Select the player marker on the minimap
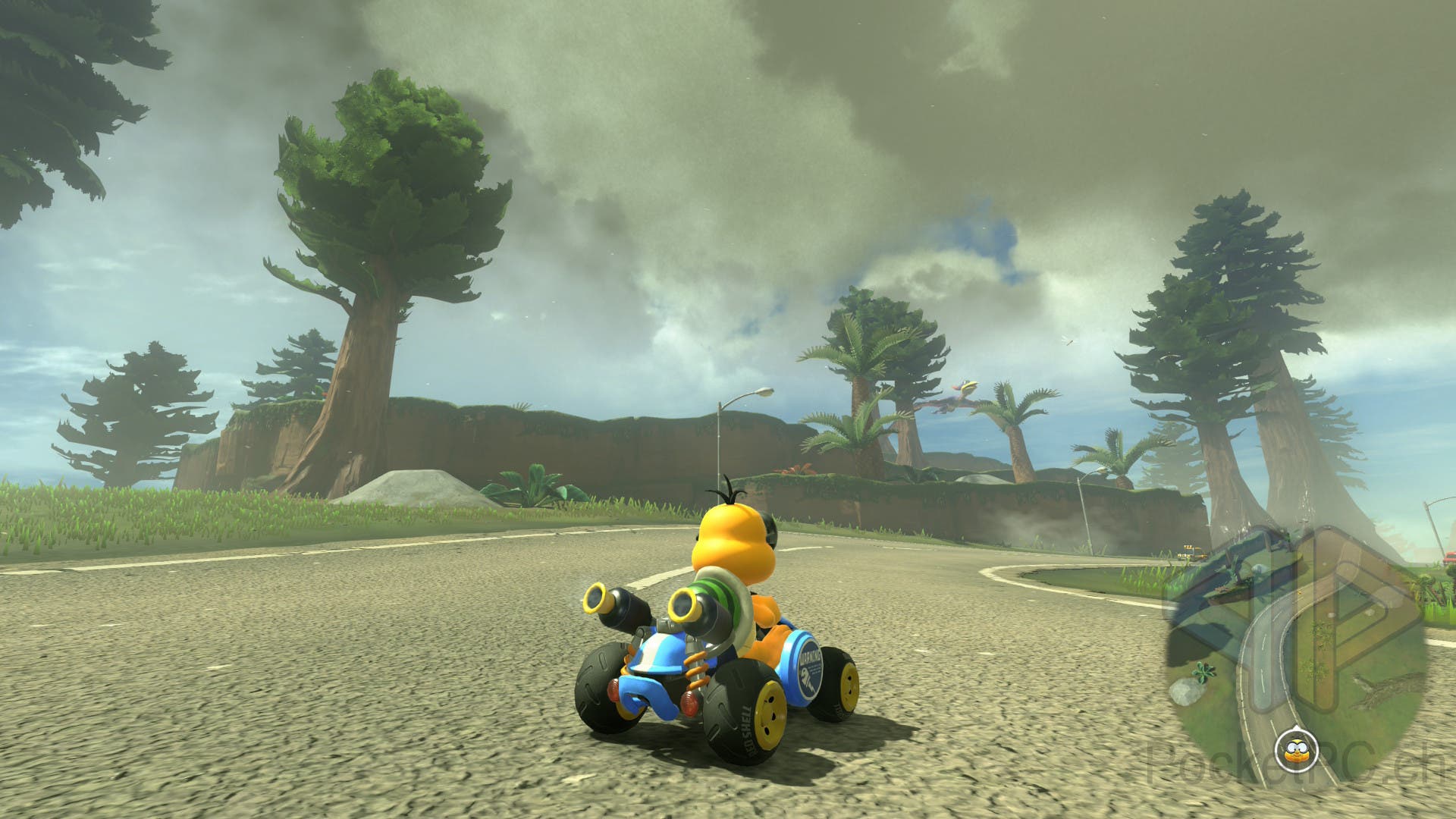1456x819 pixels. tap(1292, 751)
